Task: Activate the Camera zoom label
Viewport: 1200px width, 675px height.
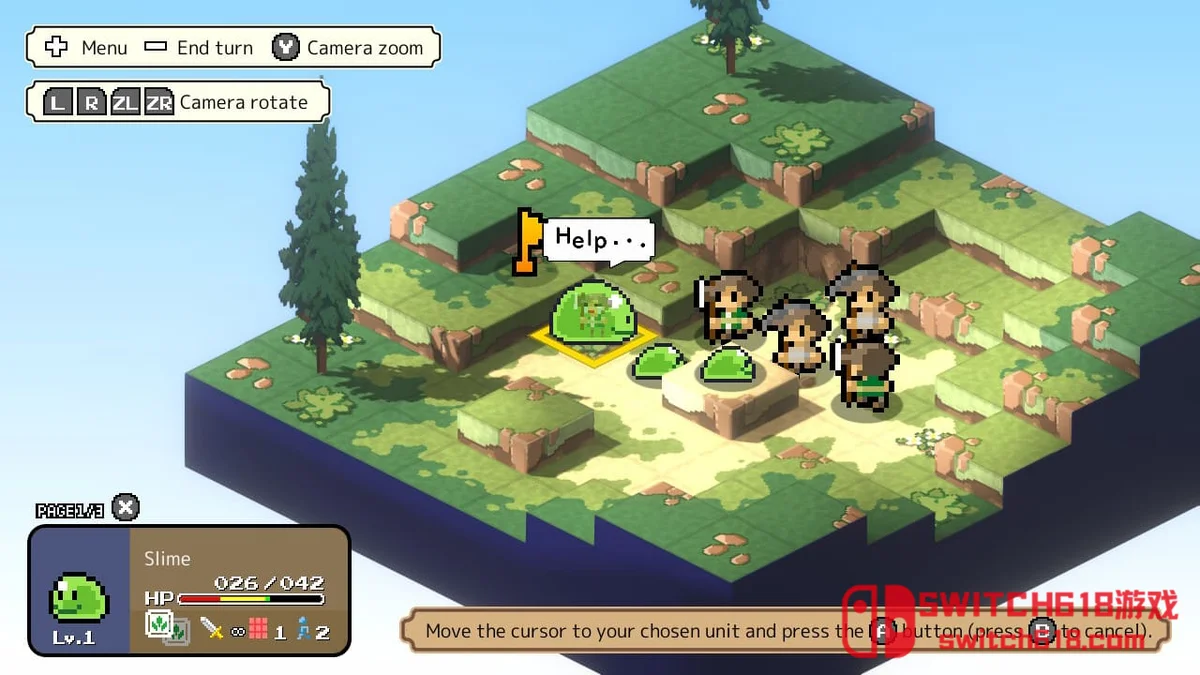Action: point(364,48)
